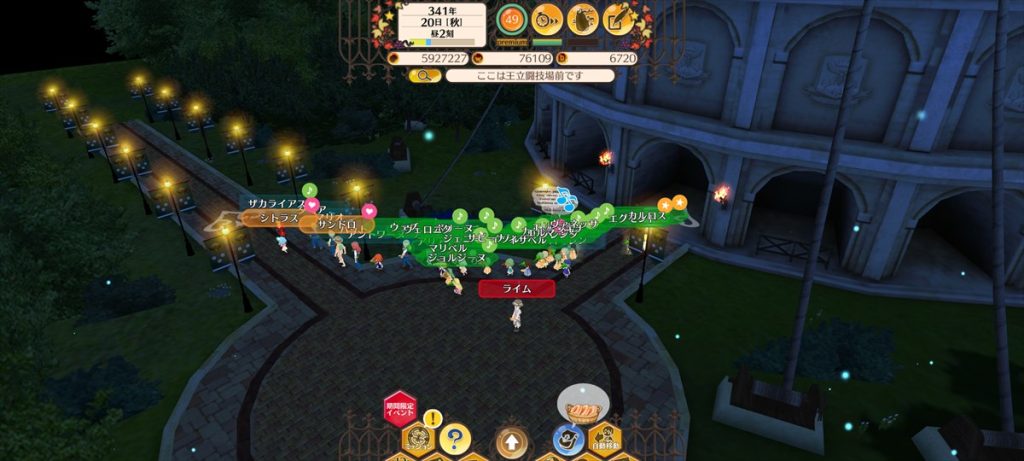The image size is (1024, 461).
Task: Select the red ライム name tag
Action: coord(516,288)
